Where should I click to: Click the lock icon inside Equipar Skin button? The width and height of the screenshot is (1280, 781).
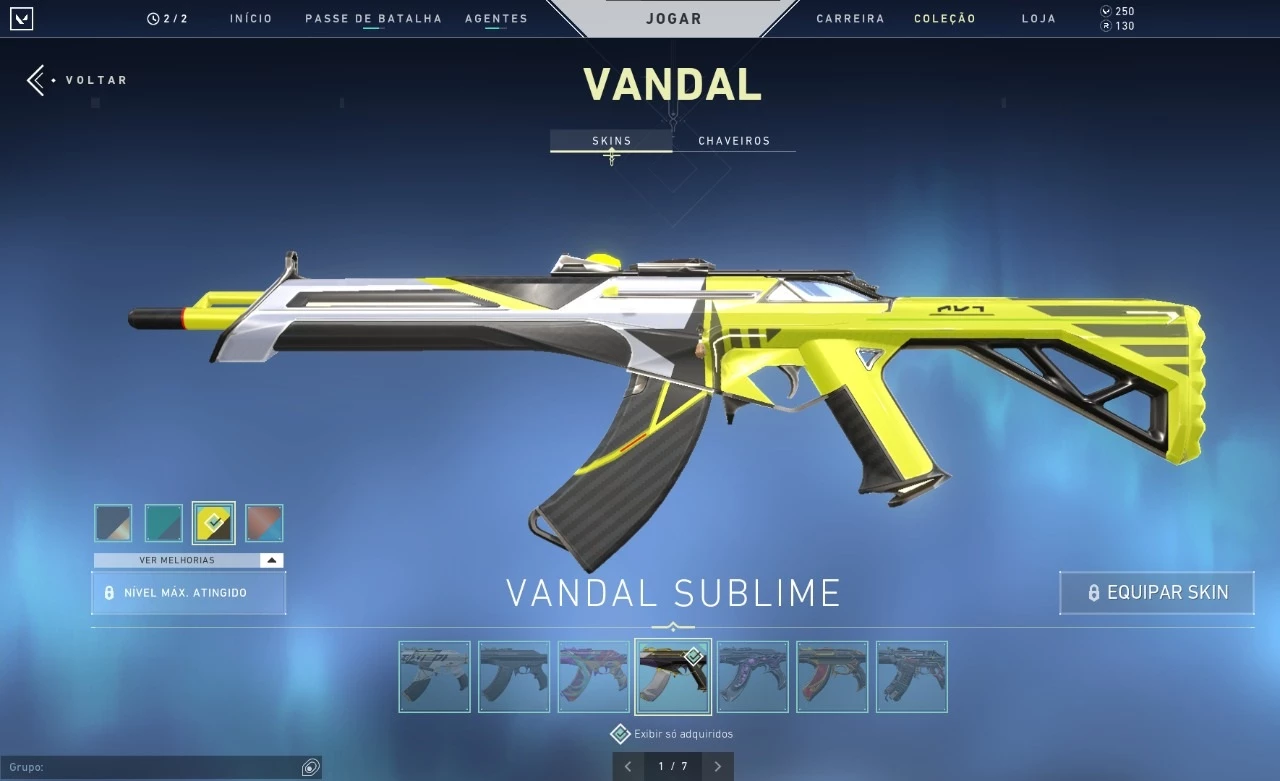coord(1093,592)
